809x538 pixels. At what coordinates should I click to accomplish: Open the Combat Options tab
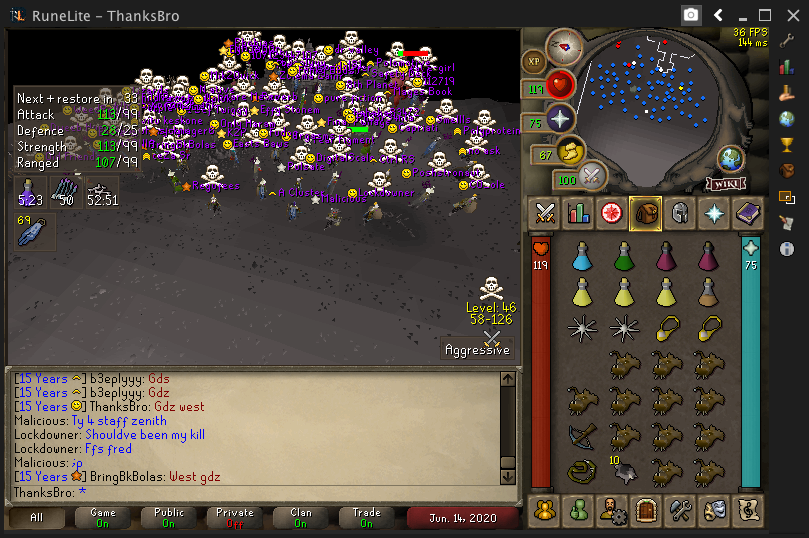[x=545, y=213]
